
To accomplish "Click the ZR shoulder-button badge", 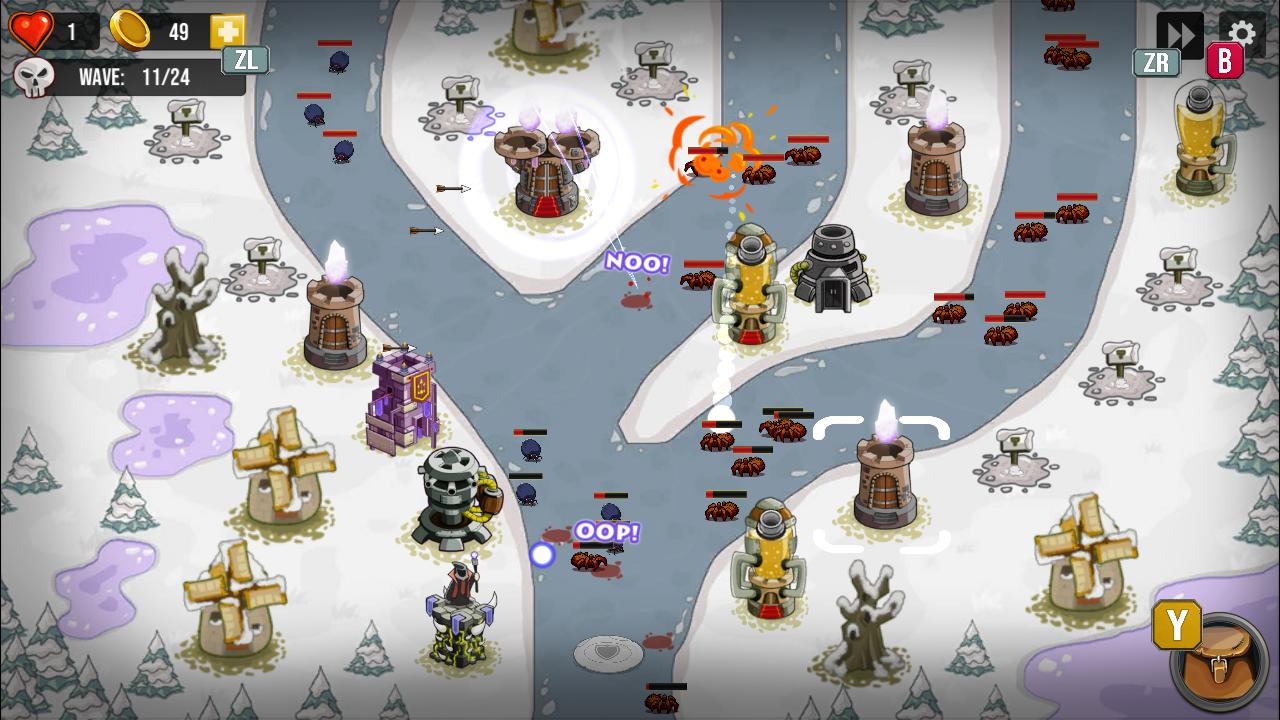I will [x=1157, y=62].
